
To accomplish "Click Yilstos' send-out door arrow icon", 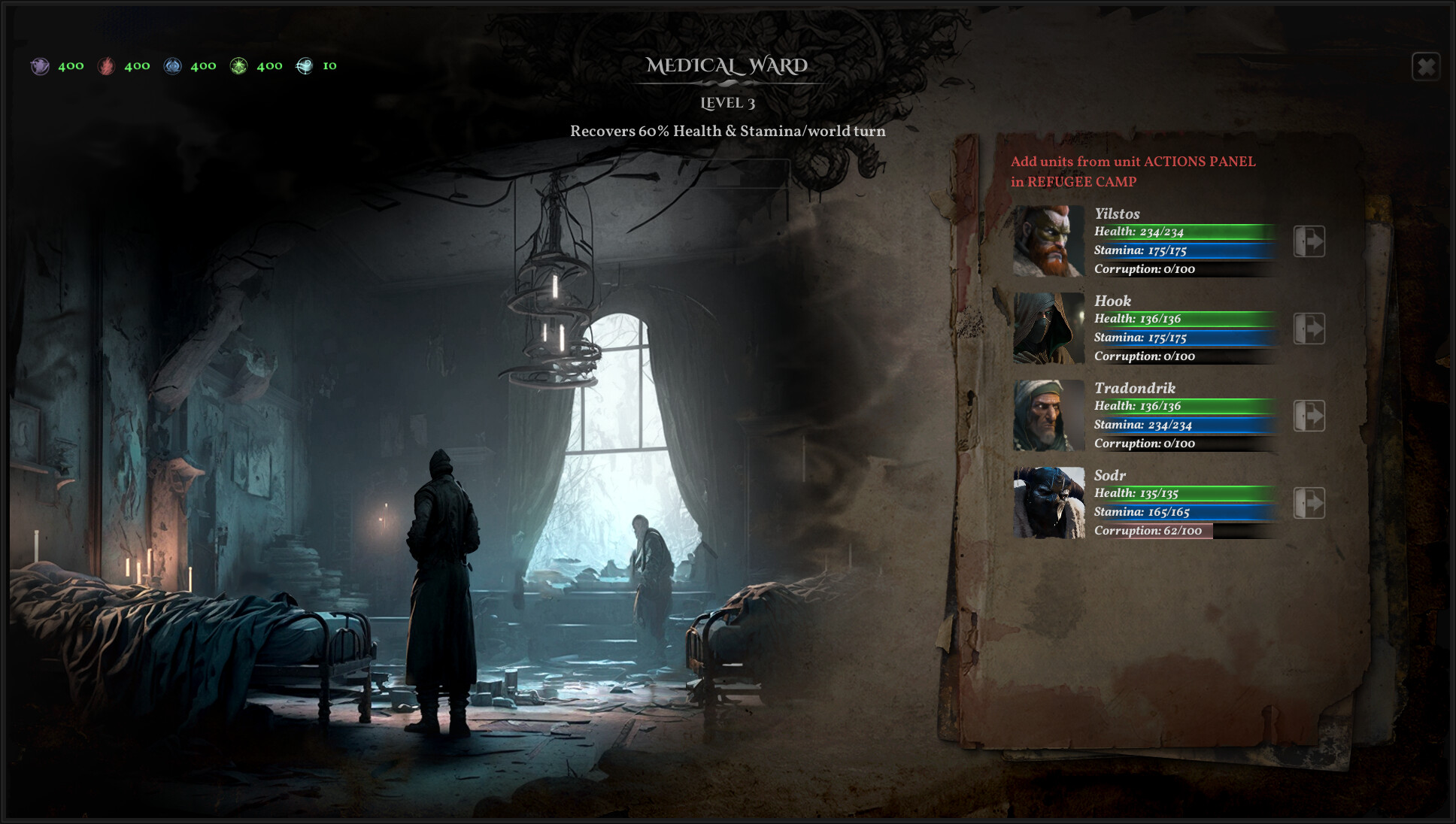I will pyautogui.click(x=1310, y=242).
